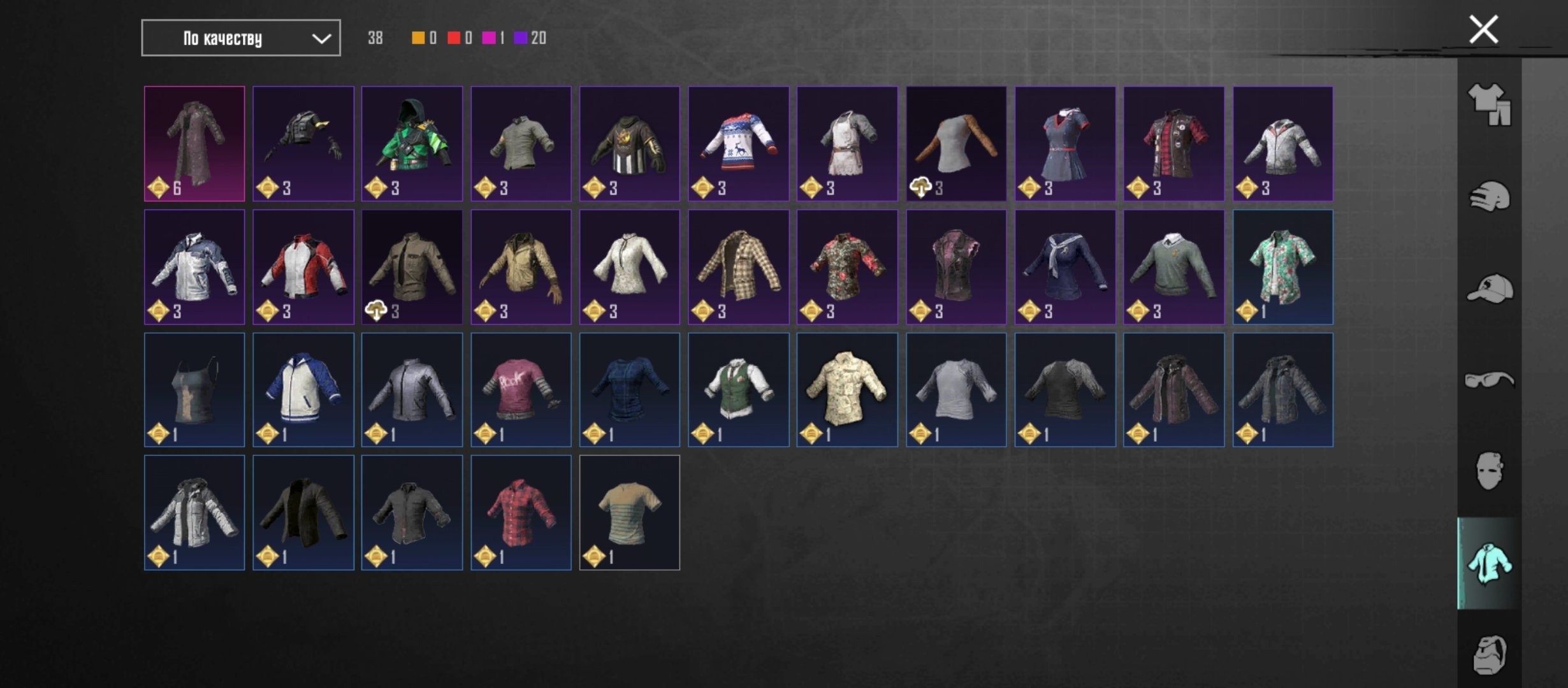
Task: Select the long pink-tier trench coat
Action: click(194, 144)
